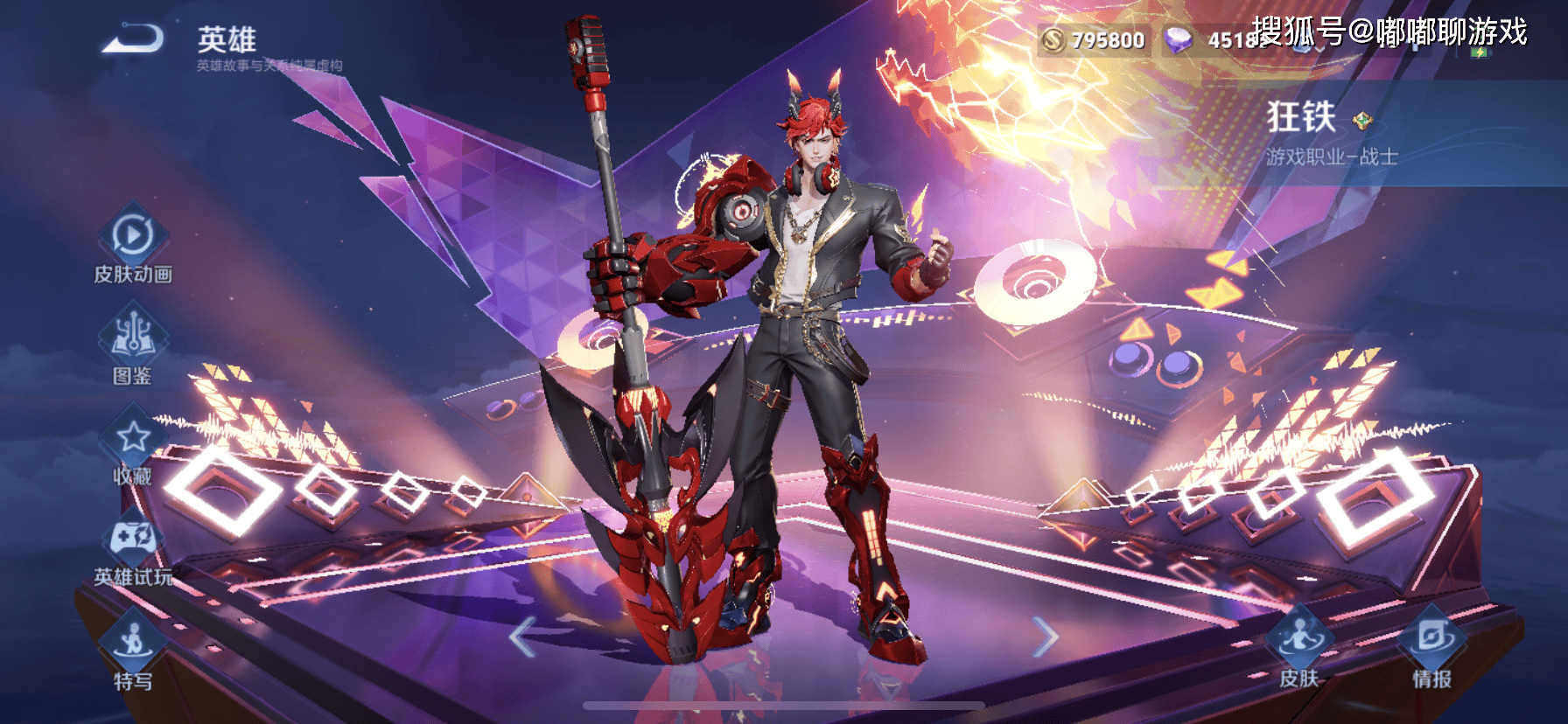Go back using the return arrow
1568x724 pixels.
133,40
